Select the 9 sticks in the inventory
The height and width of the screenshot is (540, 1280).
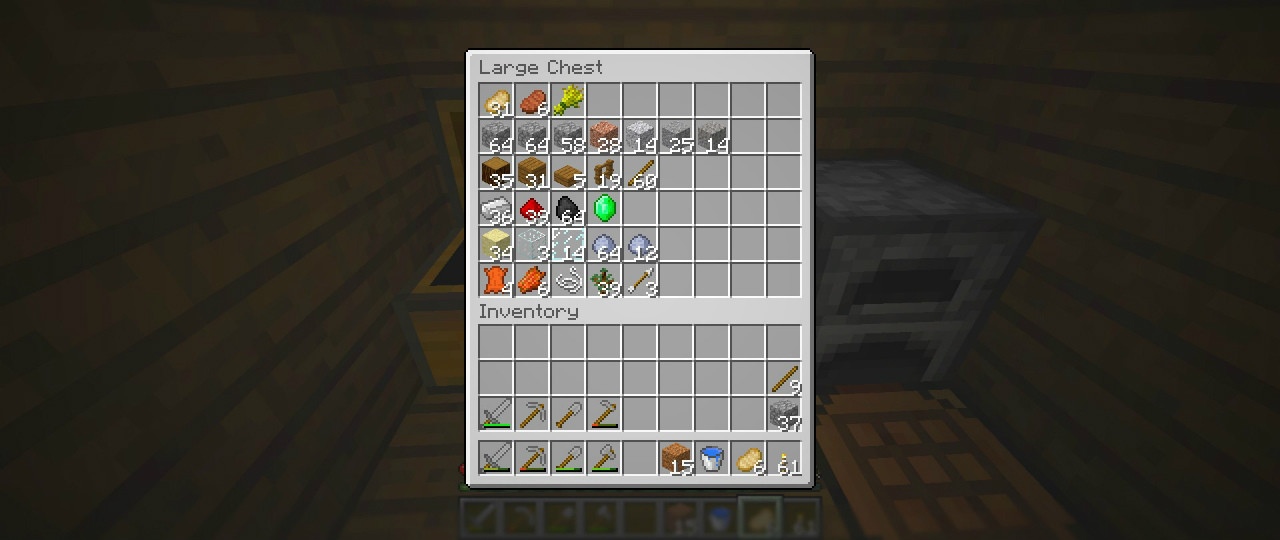click(784, 378)
